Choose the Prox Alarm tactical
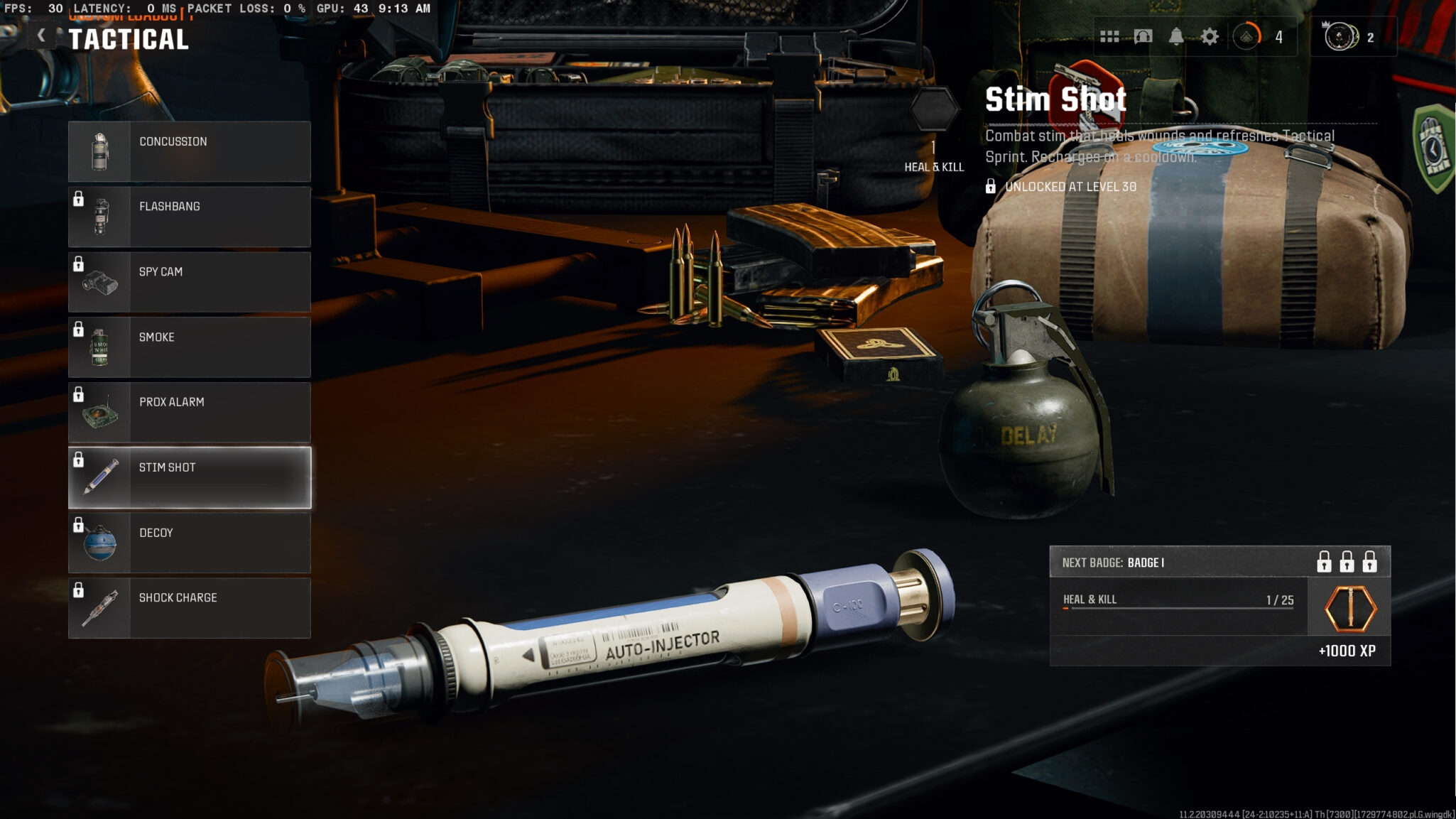The image size is (1456, 819). pyautogui.click(x=189, y=412)
